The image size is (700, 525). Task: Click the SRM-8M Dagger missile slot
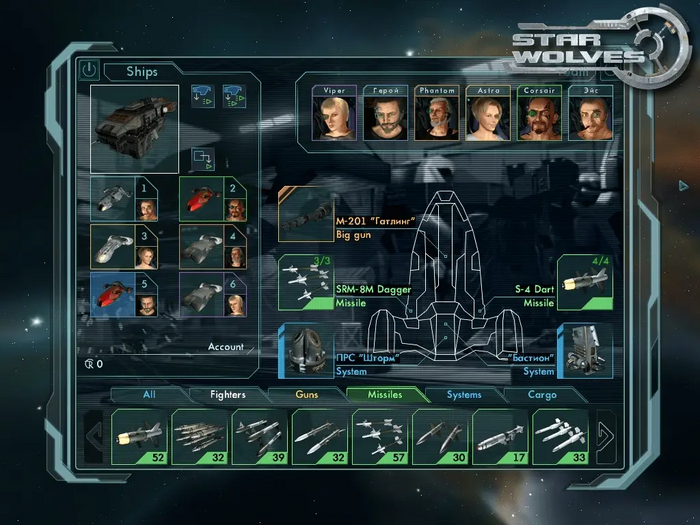click(306, 282)
